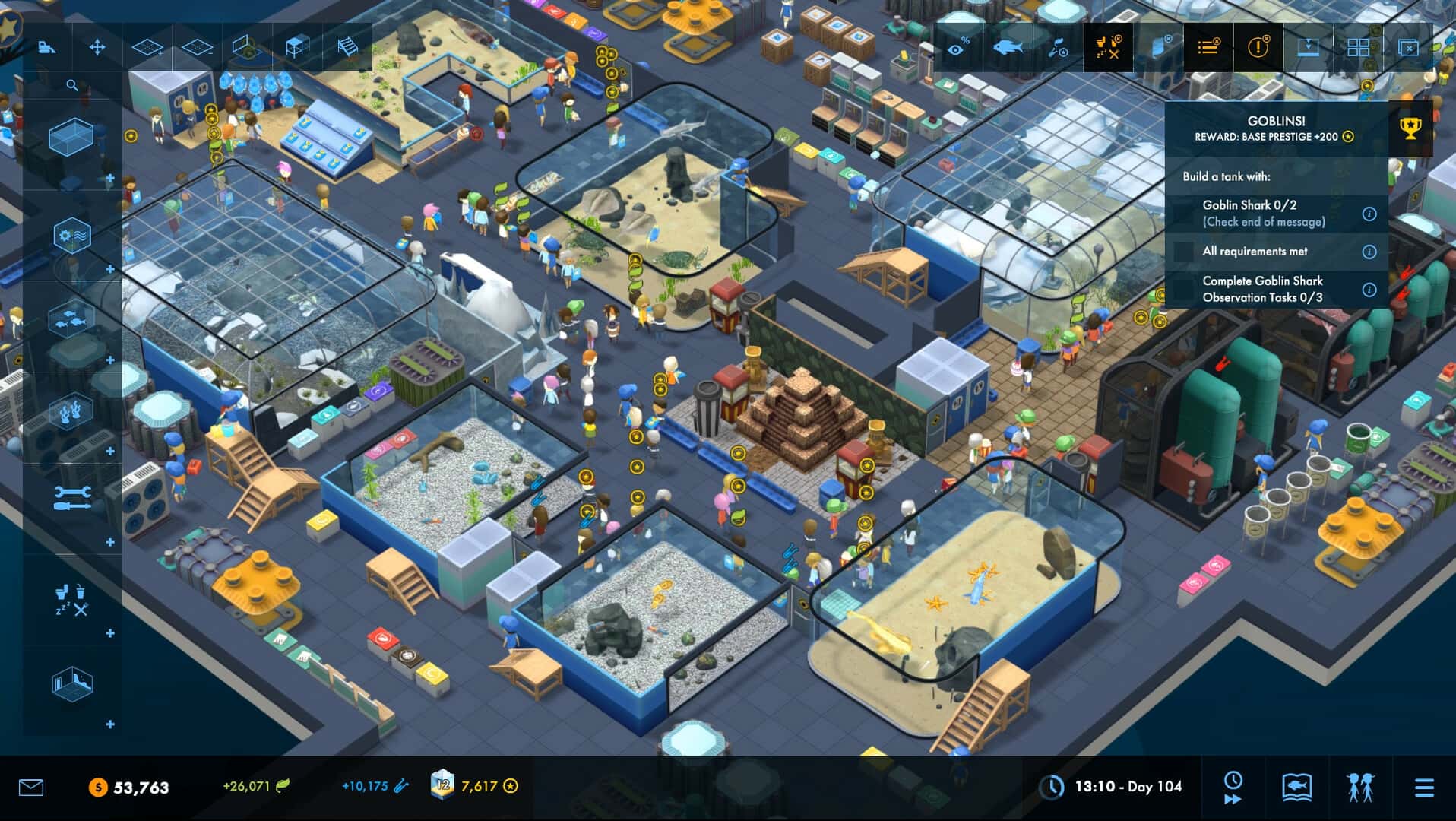Select the bulldozer demolish tool
The width and height of the screenshot is (1456, 821).
(47, 47)
